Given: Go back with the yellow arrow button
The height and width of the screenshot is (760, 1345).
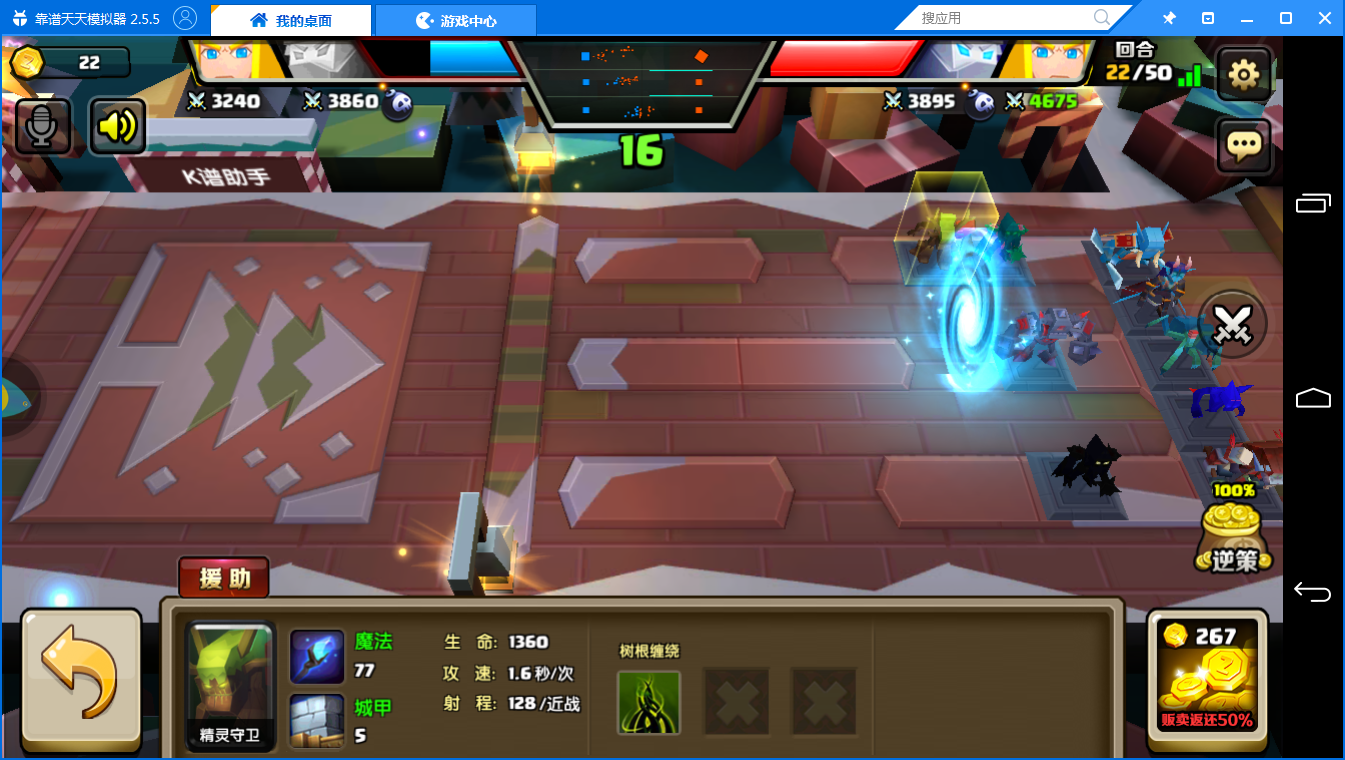Looking at the screenshot, I should [80, 679].
